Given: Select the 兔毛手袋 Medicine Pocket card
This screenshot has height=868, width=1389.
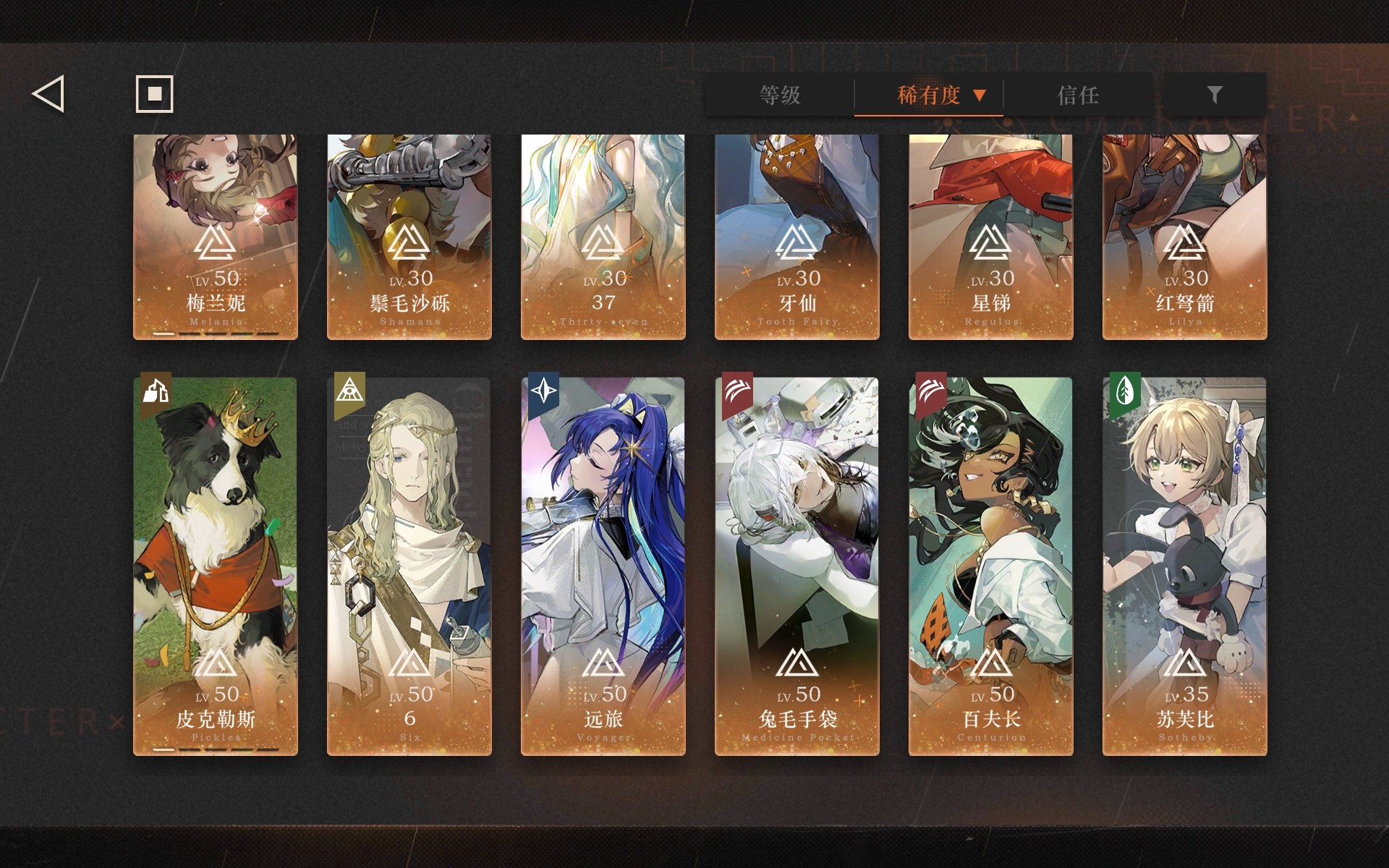Looking at the screenshot, I should tap(797, 566).
